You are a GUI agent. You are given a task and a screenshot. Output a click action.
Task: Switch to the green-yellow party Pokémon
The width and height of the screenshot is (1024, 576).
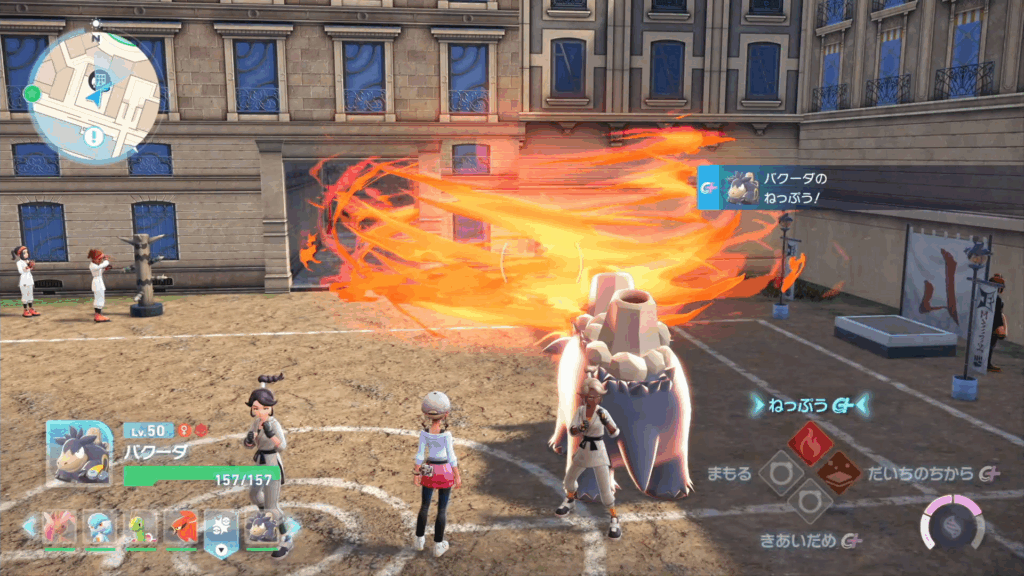[x=141, y=527]
